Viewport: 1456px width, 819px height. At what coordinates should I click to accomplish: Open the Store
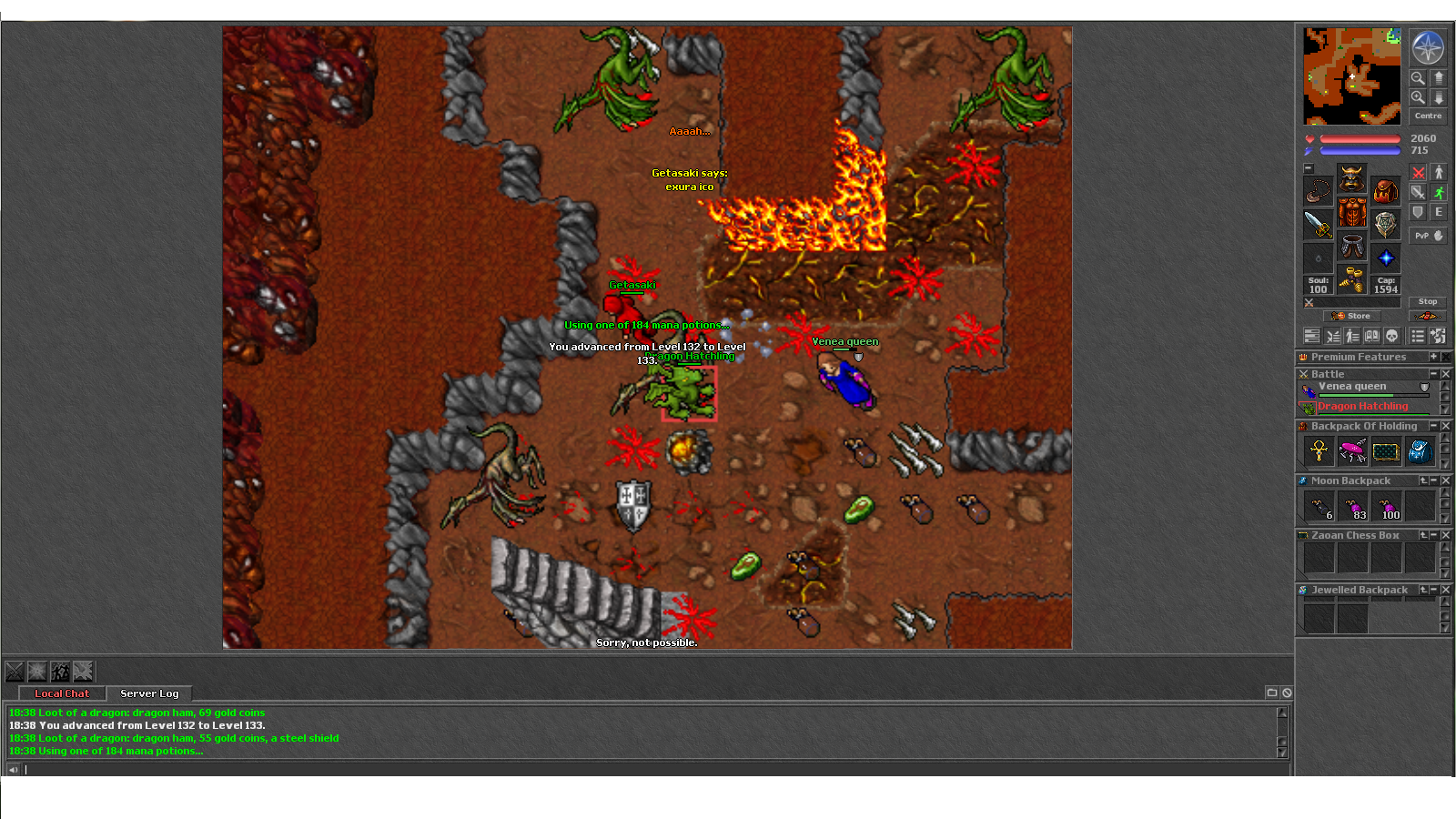point(1351,315)
